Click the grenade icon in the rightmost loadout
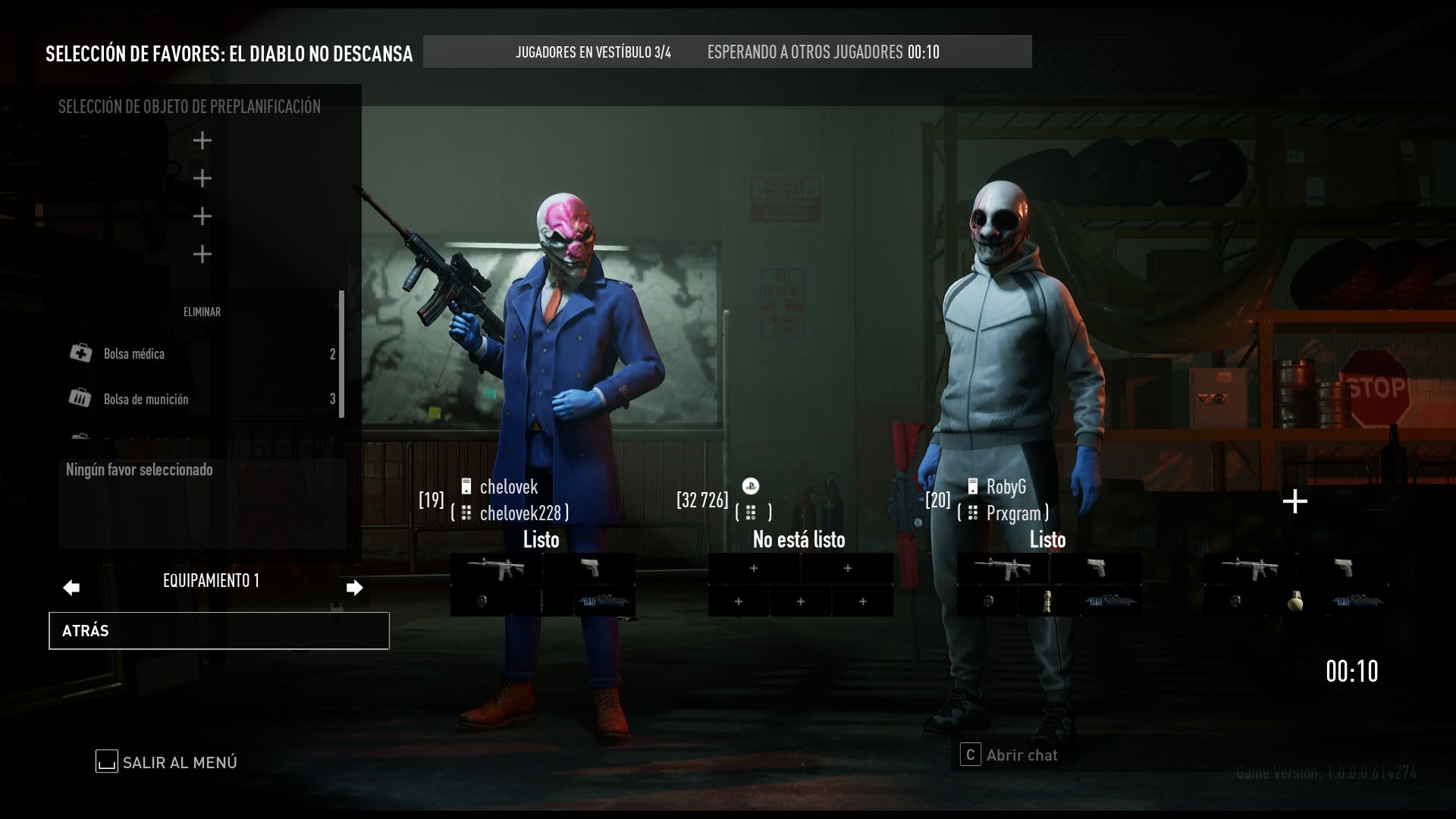Viewport: 1456px width, 819px height. click(x=1294, y=601)
